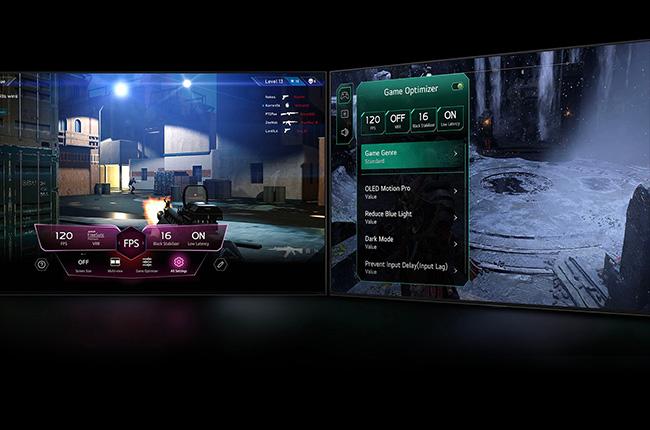Select the Black Stabilizer 16 tile in the optimizer

click(422, 119)
